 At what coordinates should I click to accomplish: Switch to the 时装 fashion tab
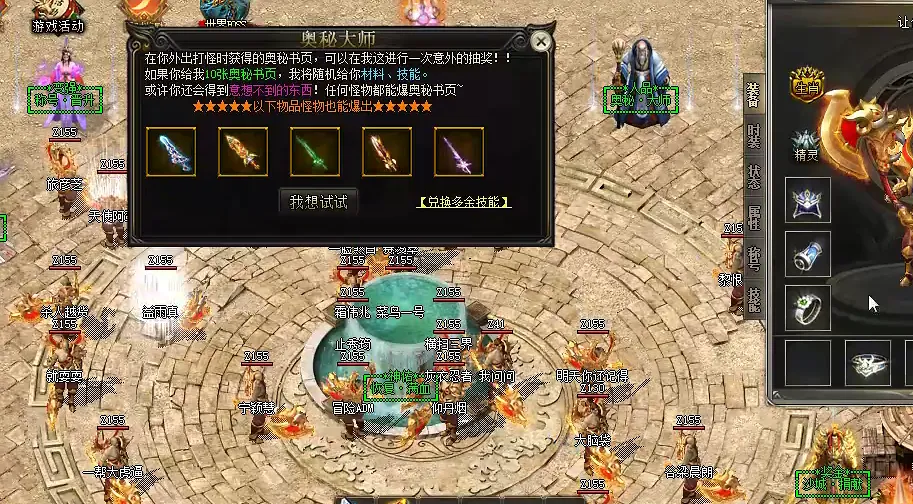[753, 135]
